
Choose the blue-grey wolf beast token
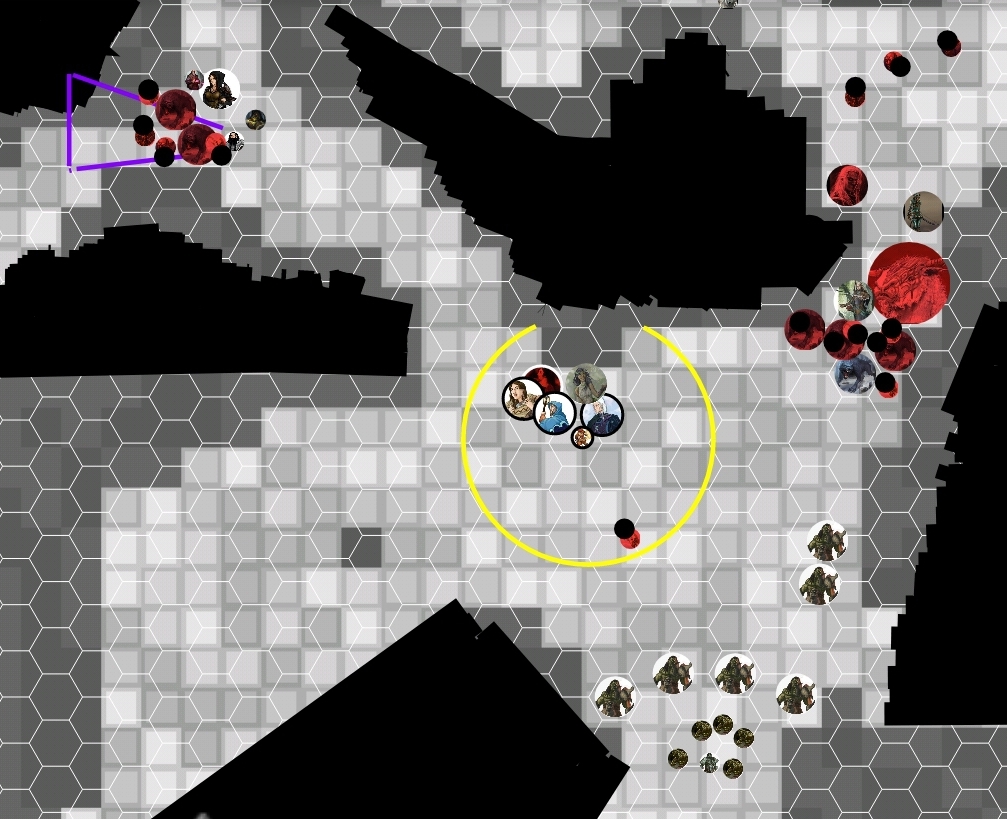(854, 373)
